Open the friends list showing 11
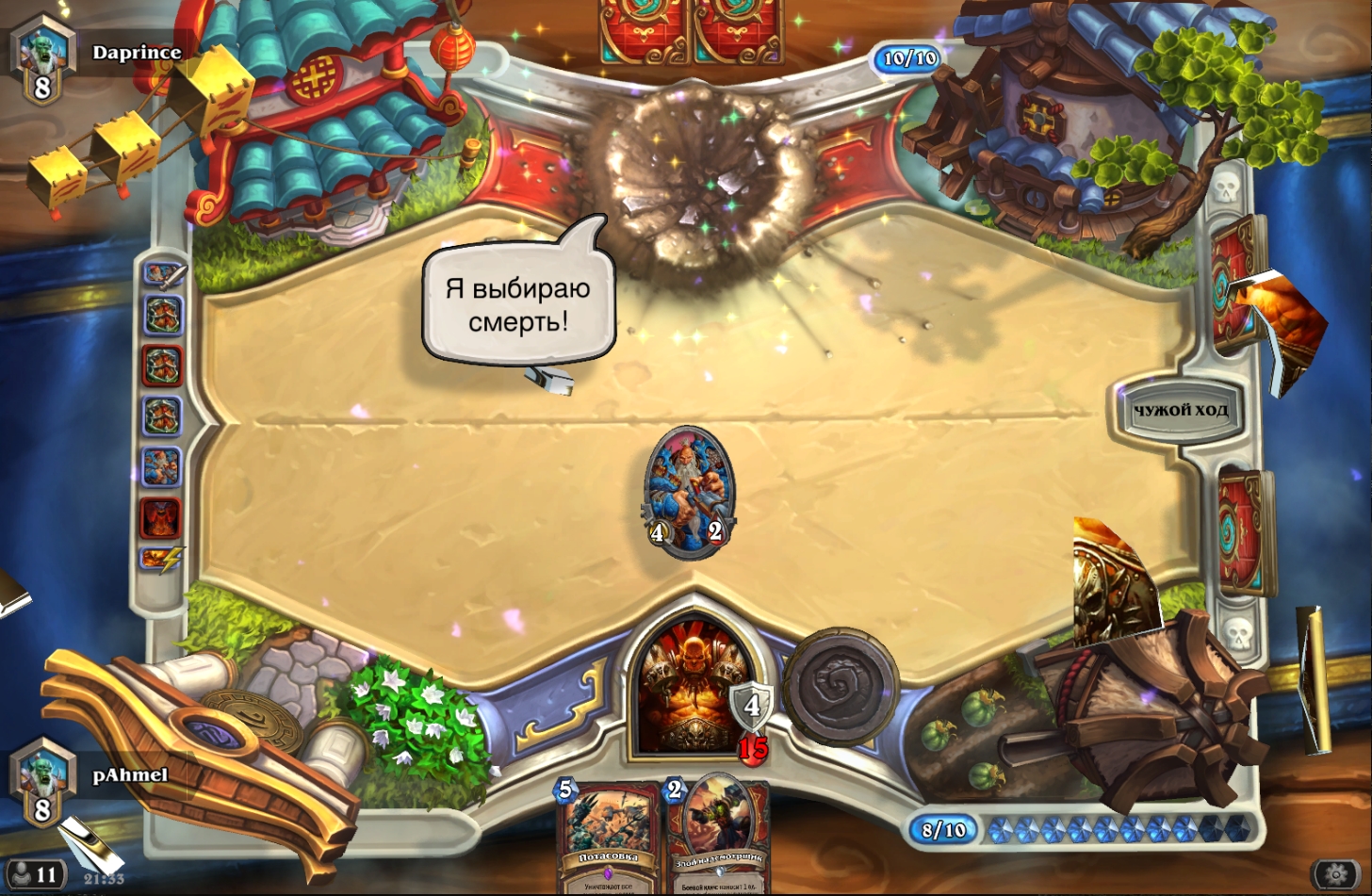 tap(35, 875)
